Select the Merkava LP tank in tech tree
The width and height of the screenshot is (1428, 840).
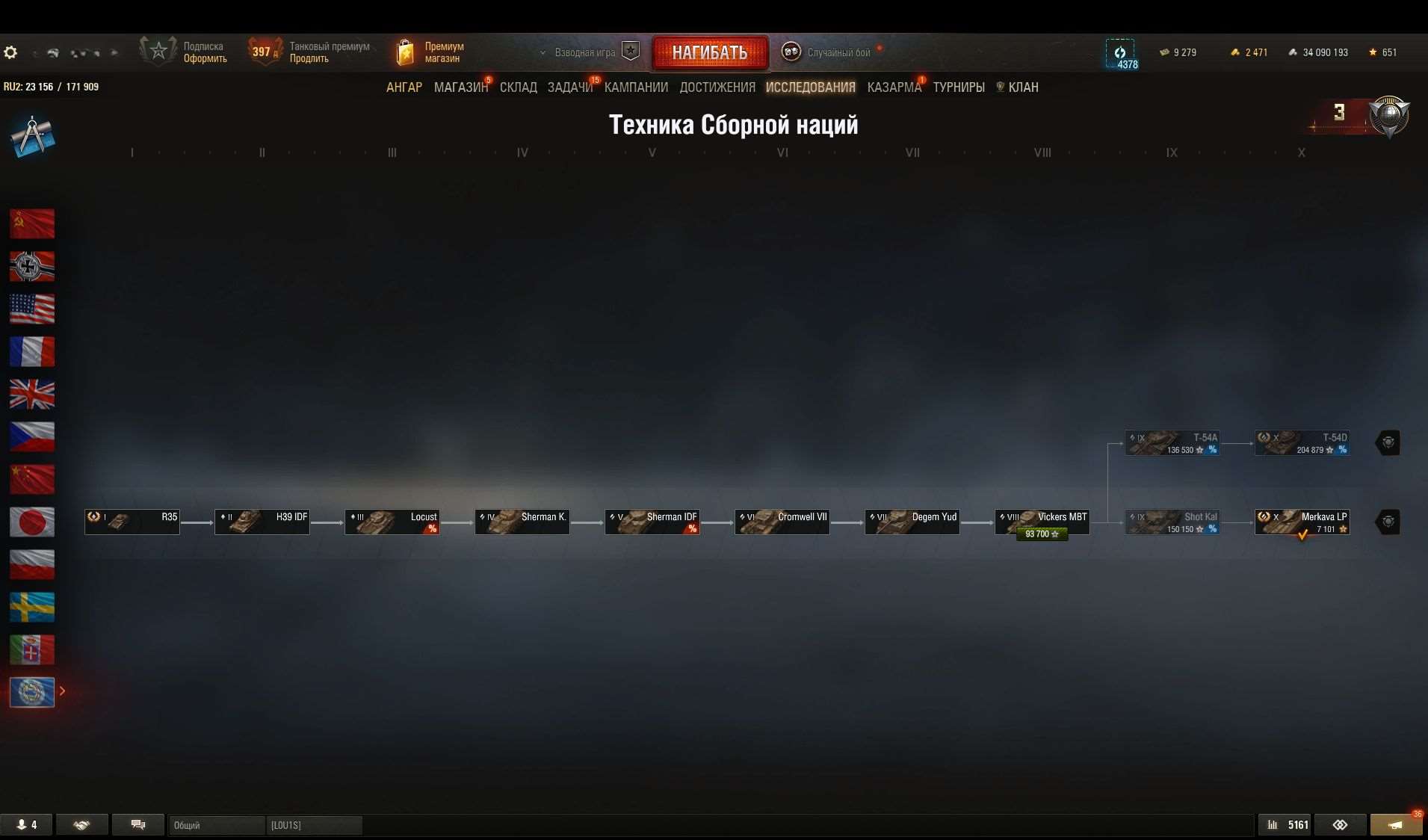point(1300,521)
